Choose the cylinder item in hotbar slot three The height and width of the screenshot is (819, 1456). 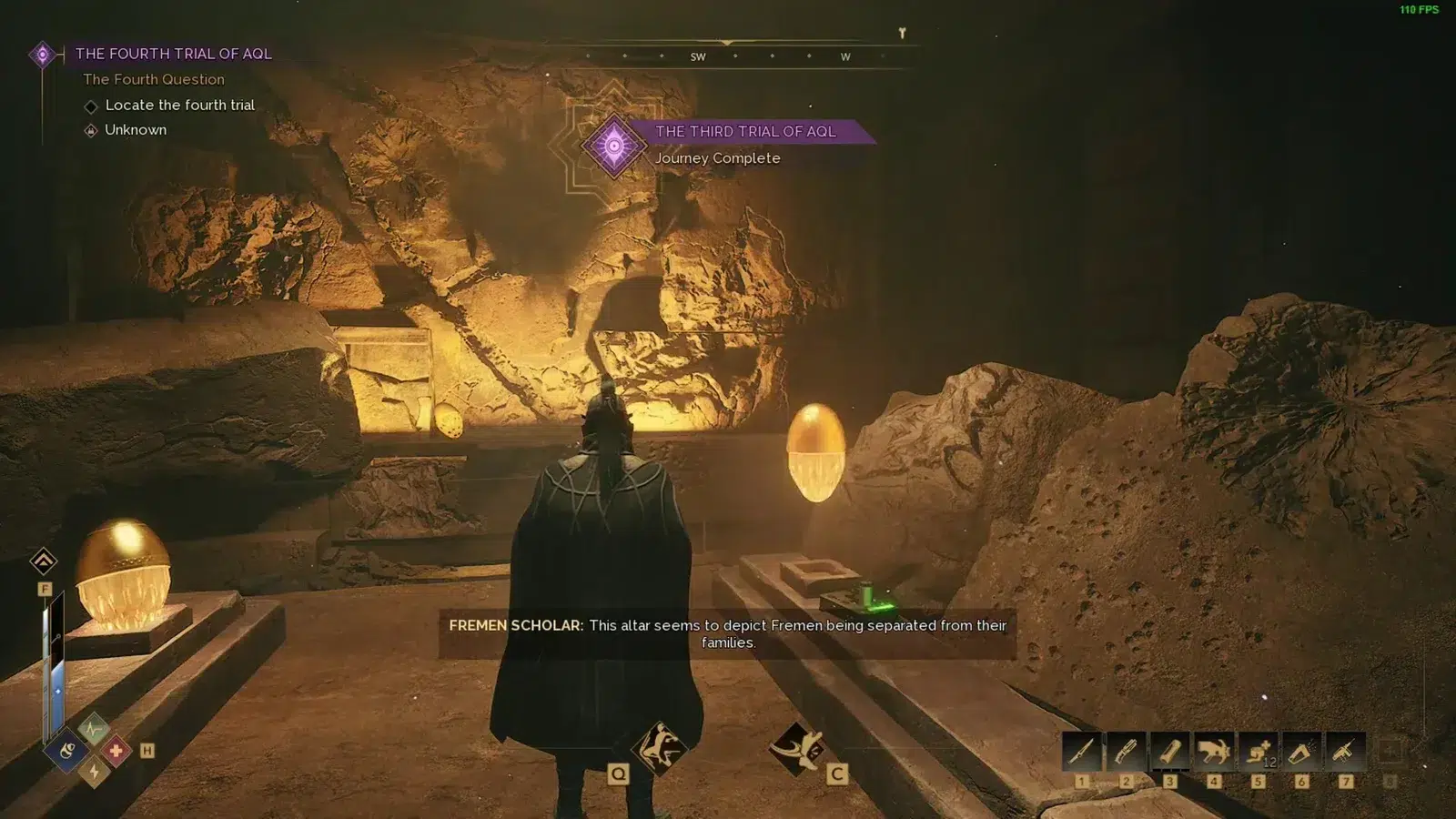1169,752
